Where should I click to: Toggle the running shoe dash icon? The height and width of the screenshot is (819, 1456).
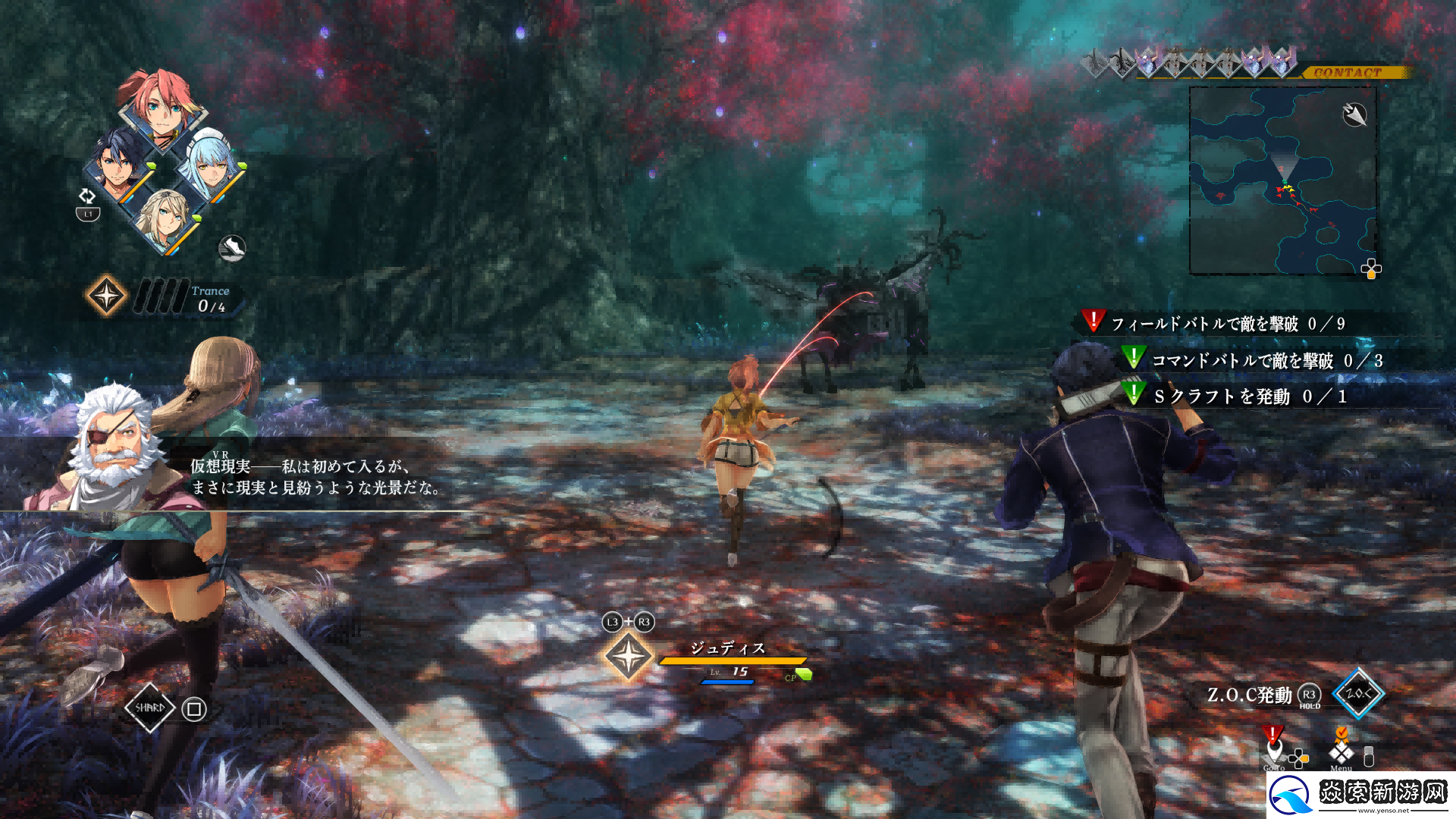232,248
